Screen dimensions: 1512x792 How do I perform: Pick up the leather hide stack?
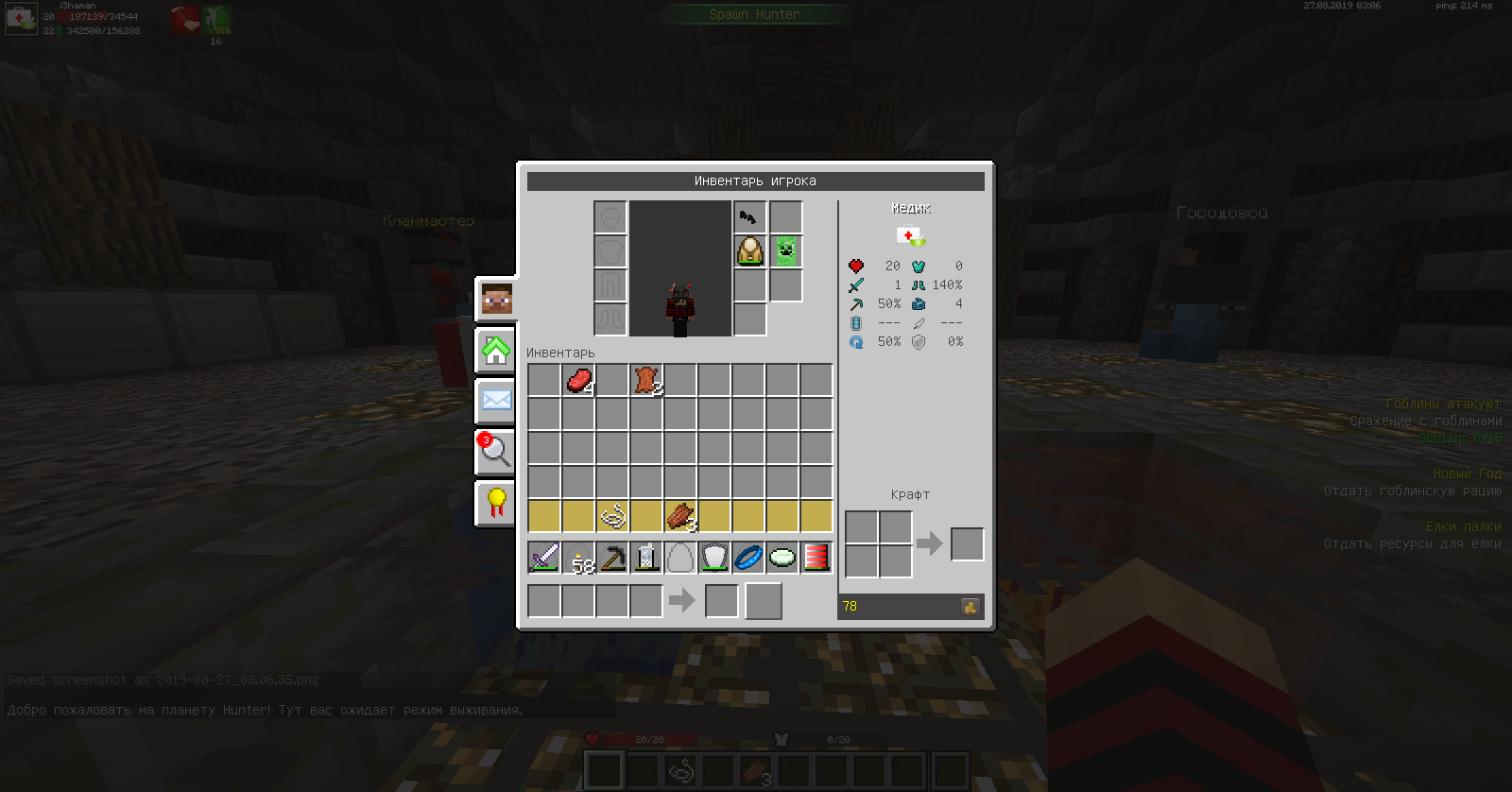(x=646, y=380)
